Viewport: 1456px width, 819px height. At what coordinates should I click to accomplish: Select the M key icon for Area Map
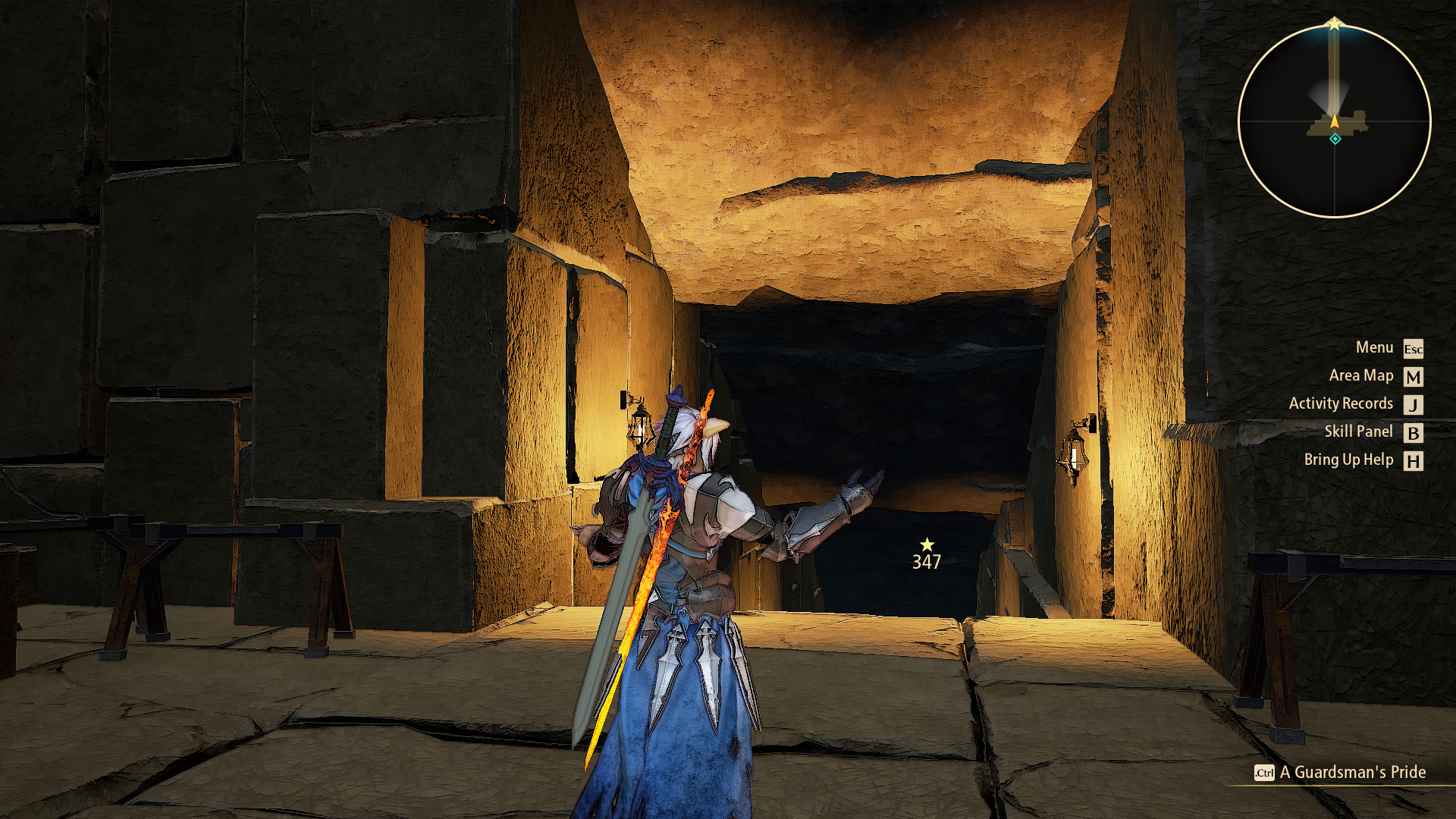(x=1412, y=377)
